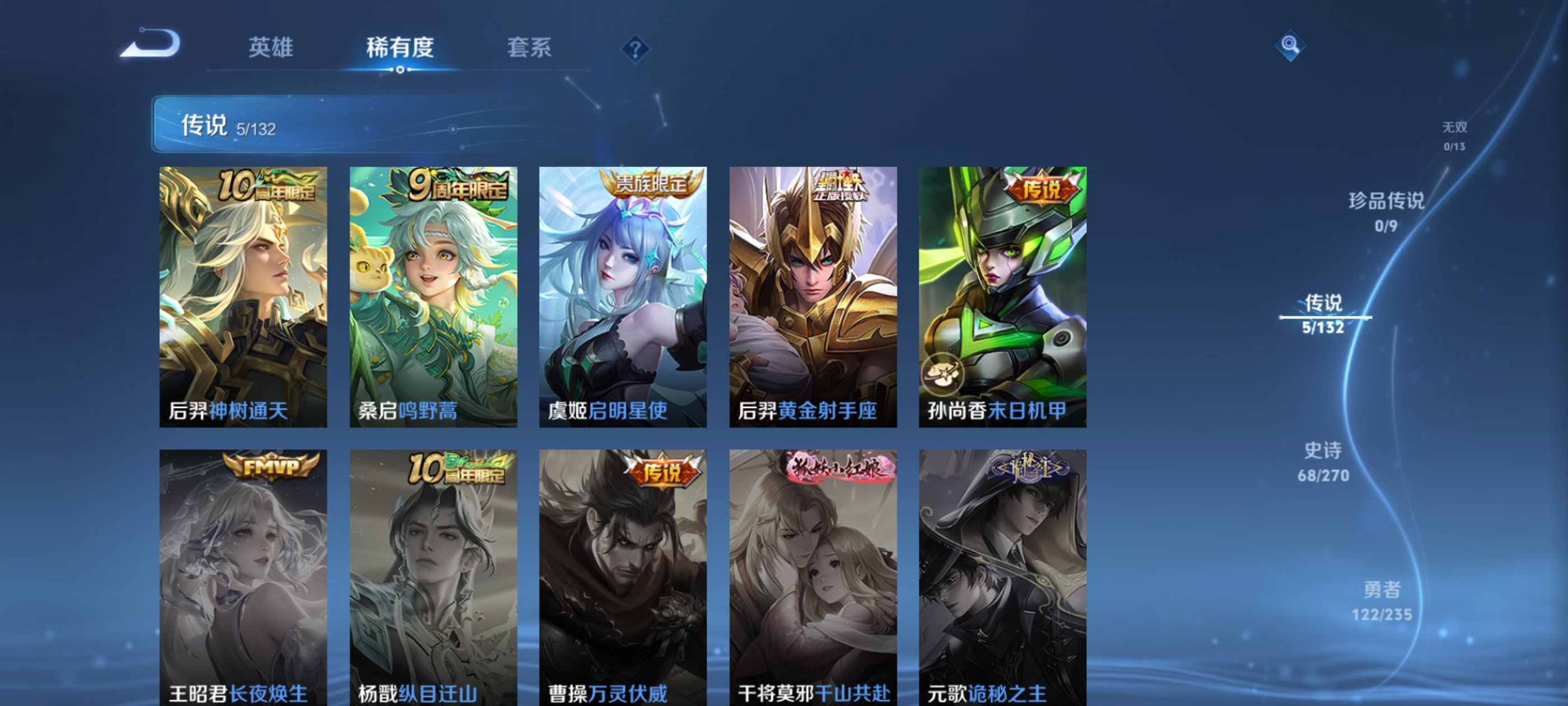Jump to the 珍品传说 rarity section

[1386, 211]
